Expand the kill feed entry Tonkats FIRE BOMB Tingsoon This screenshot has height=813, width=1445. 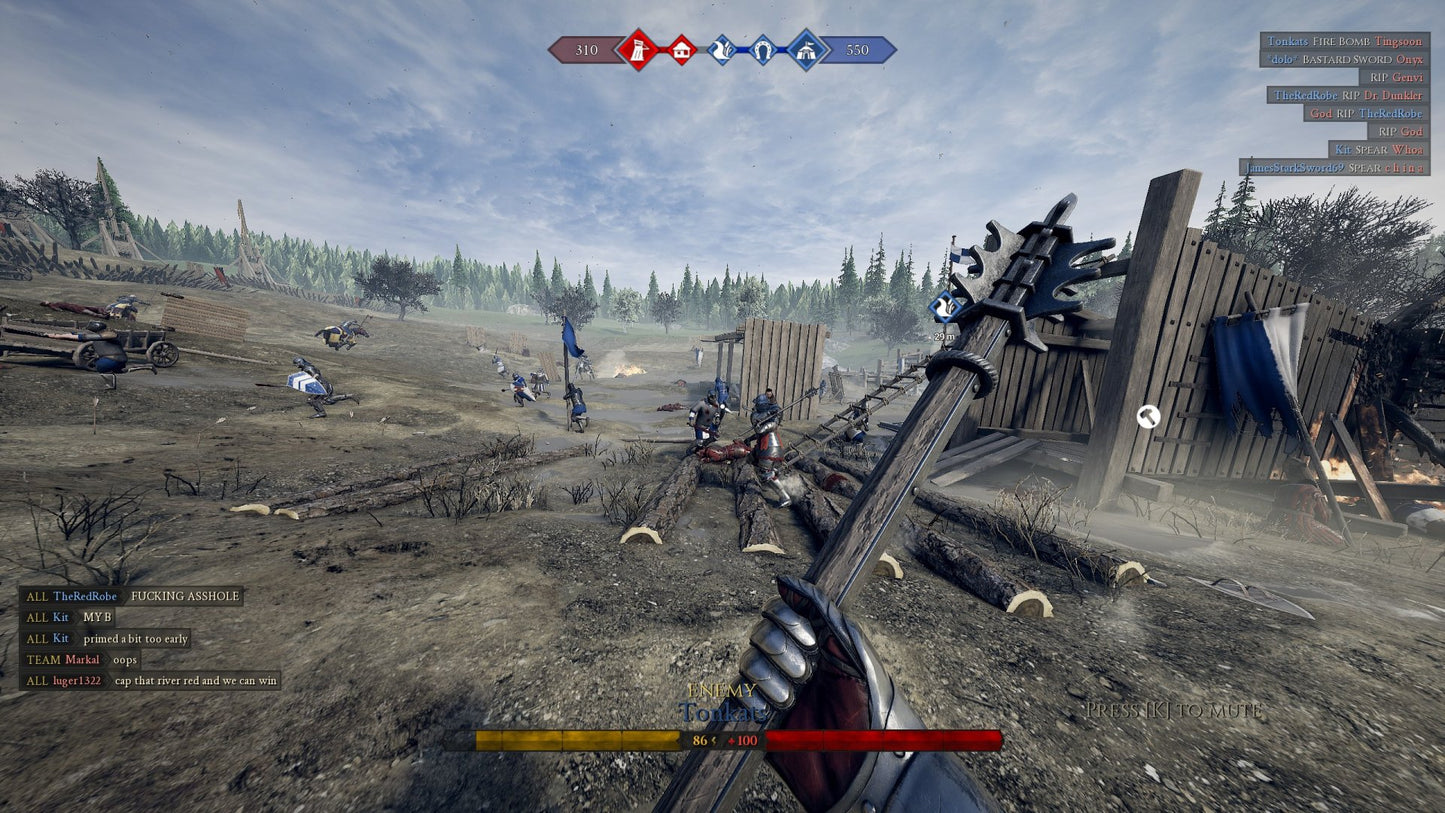1343,41
